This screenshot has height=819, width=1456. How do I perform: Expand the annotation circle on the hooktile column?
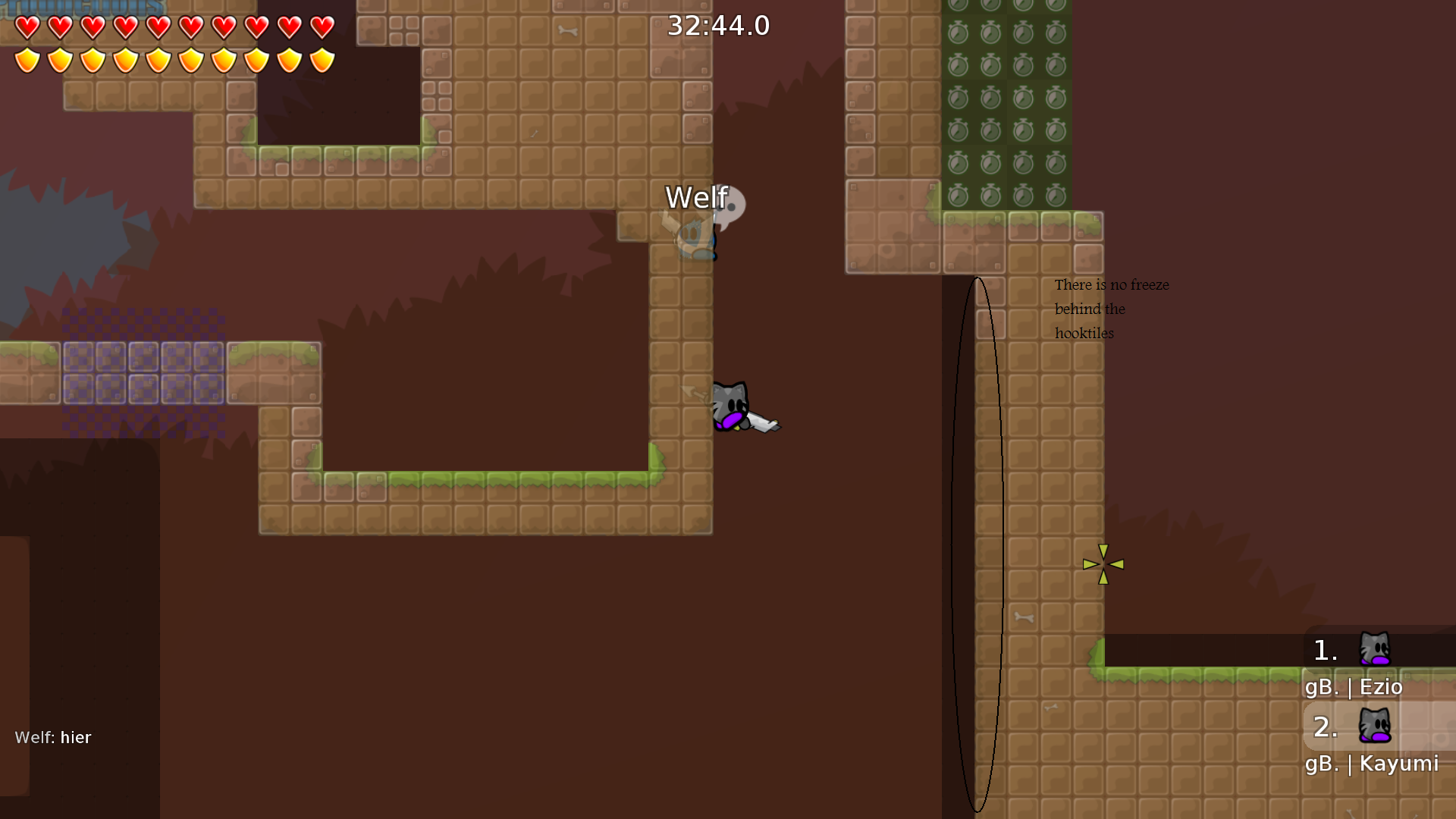point(978,546)
